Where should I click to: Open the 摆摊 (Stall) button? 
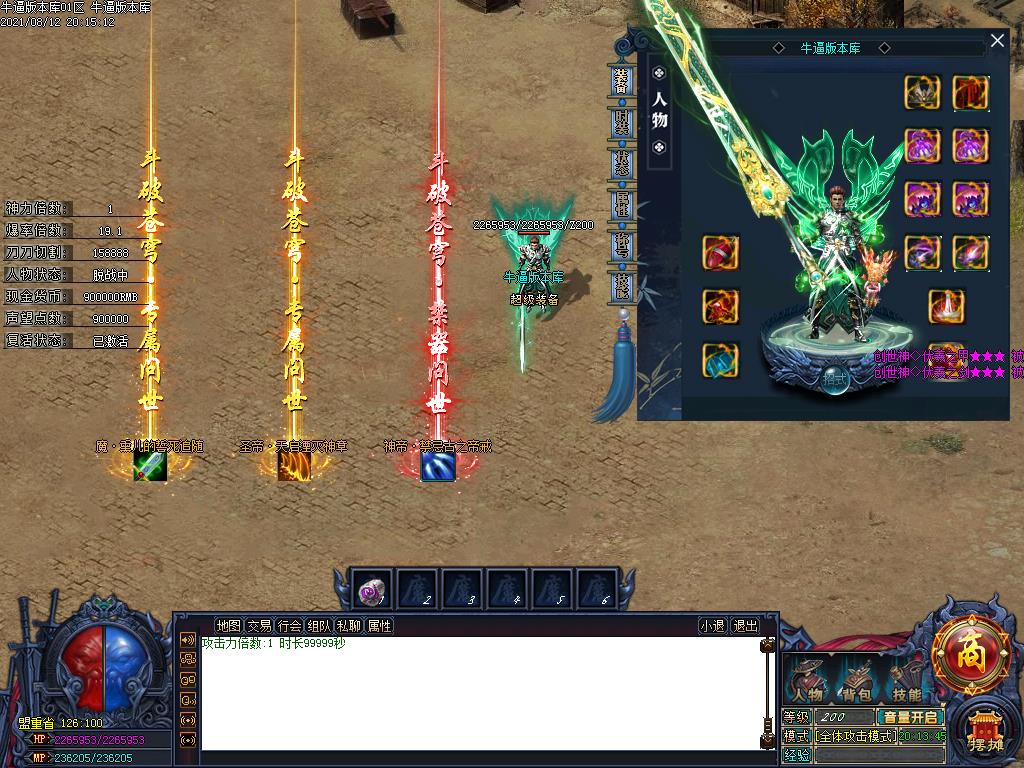[x=985, y=733]
